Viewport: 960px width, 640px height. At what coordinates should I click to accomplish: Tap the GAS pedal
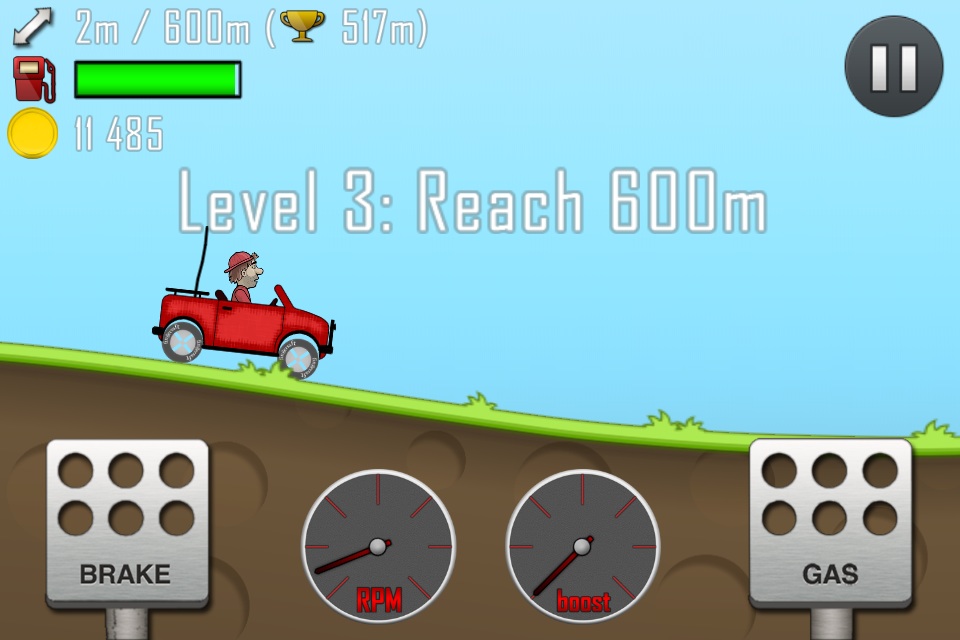coord(830,522)
